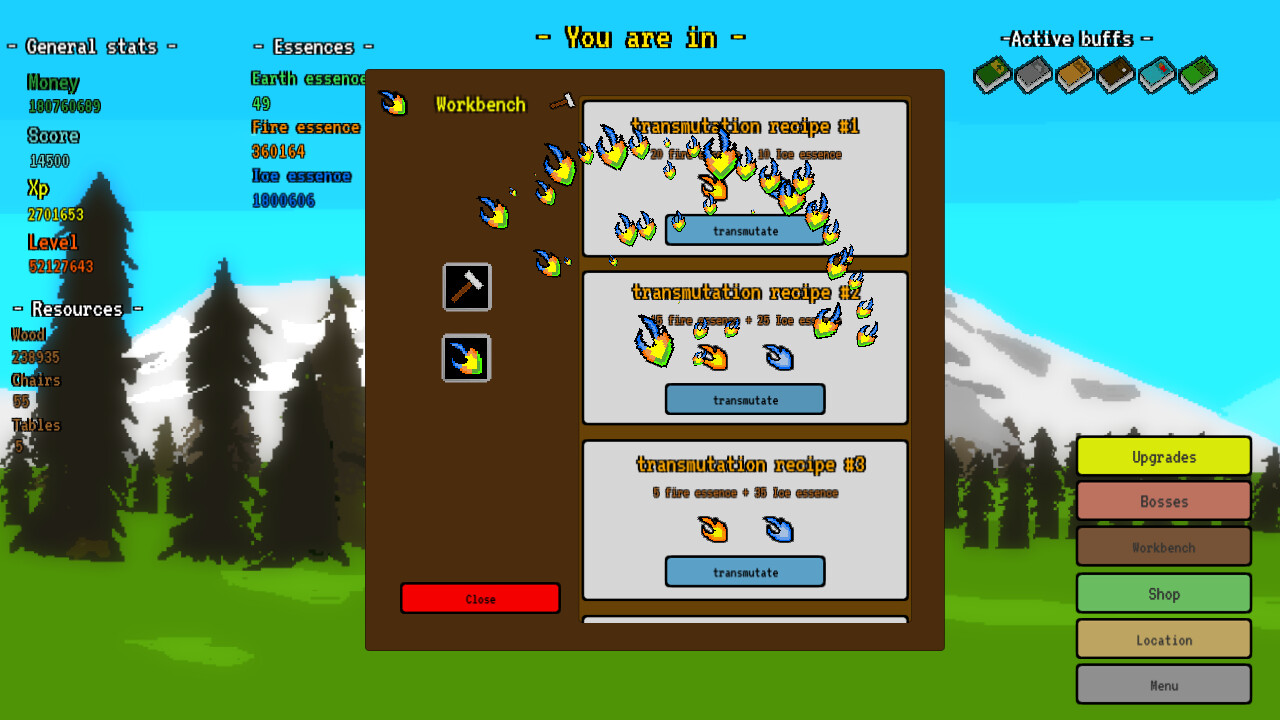
Task: Click the ice essence icon in recipe #2
Action: pyautogui.click(x=779, y=357)
